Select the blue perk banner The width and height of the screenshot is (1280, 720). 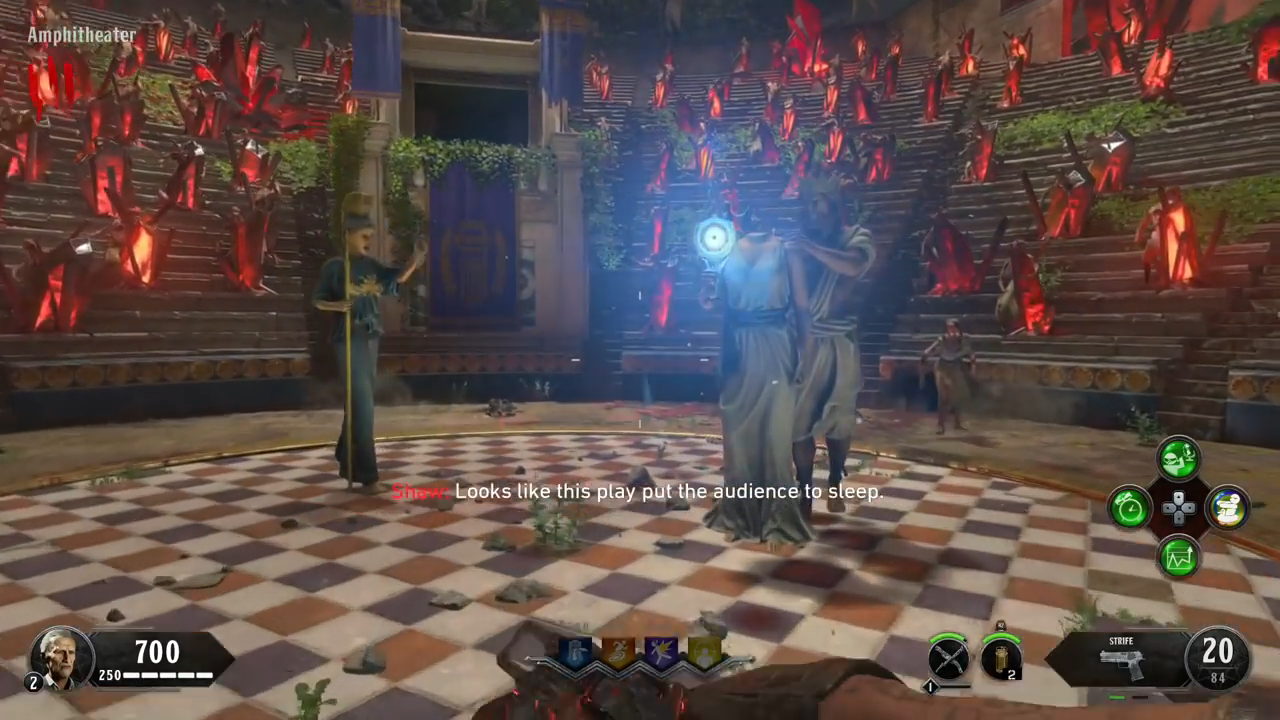coord(575,653)
